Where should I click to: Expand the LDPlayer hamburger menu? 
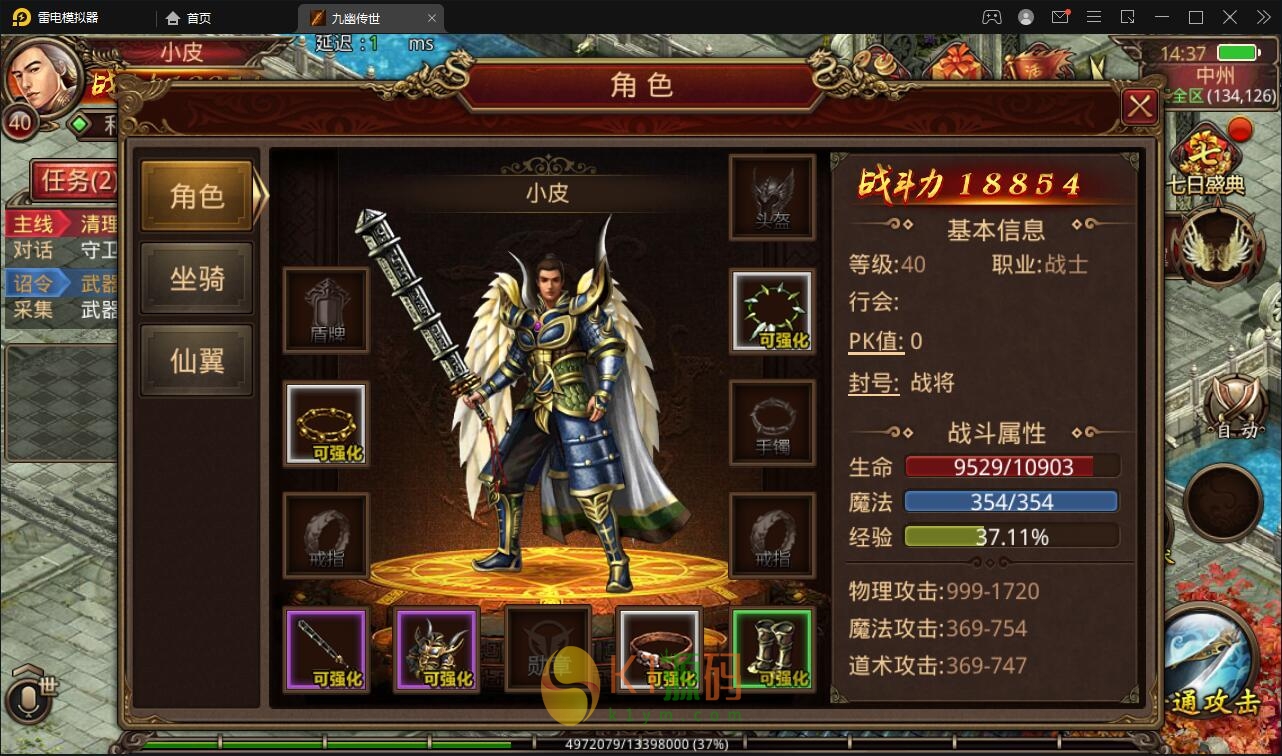pyautogui.click(x=1094, y=17)
